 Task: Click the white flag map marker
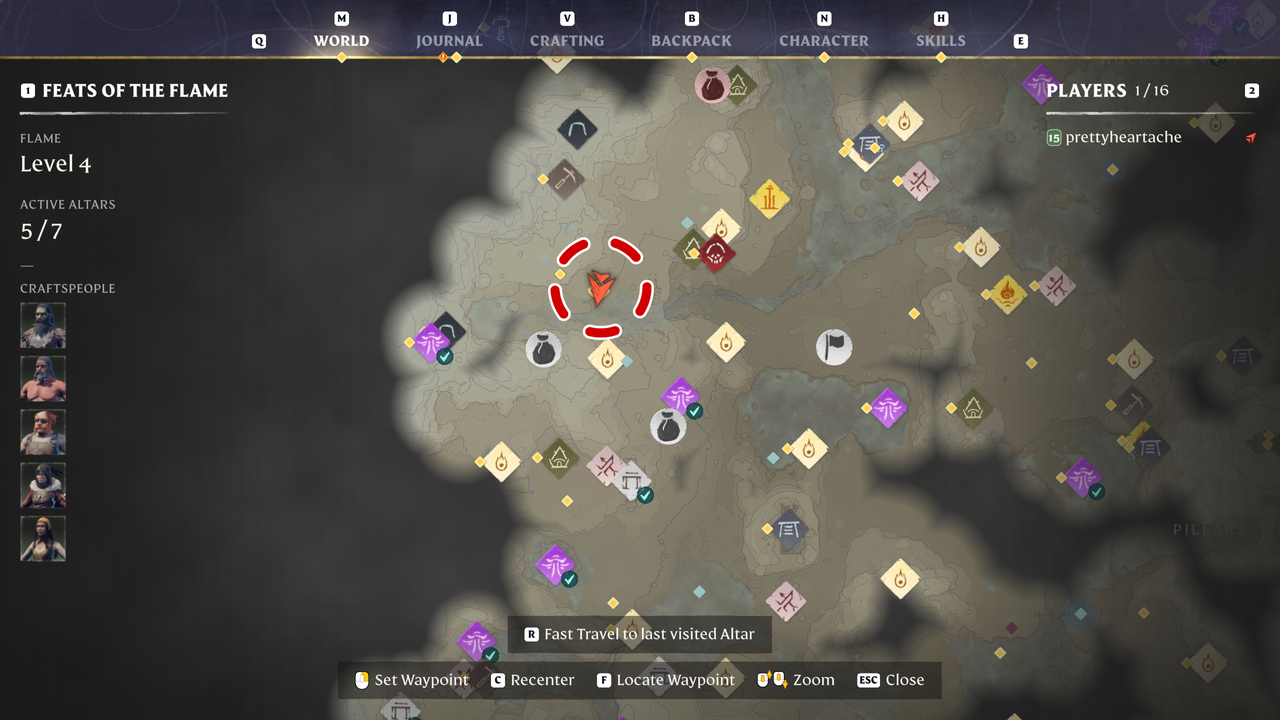tap(834, 347)
